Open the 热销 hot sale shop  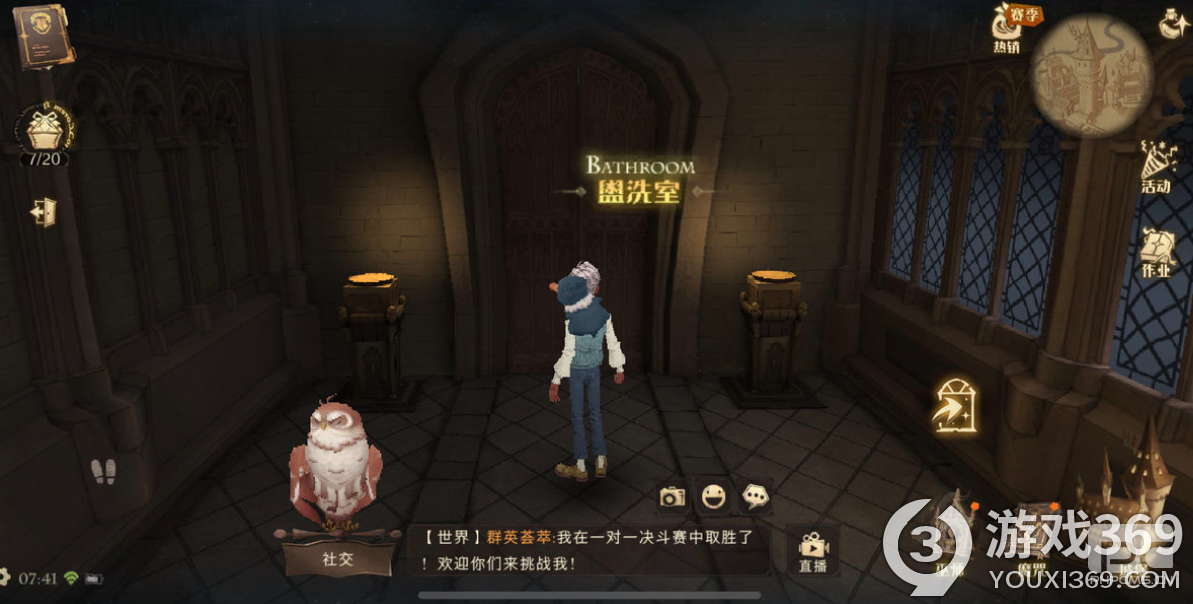(x=1007, y=28)
